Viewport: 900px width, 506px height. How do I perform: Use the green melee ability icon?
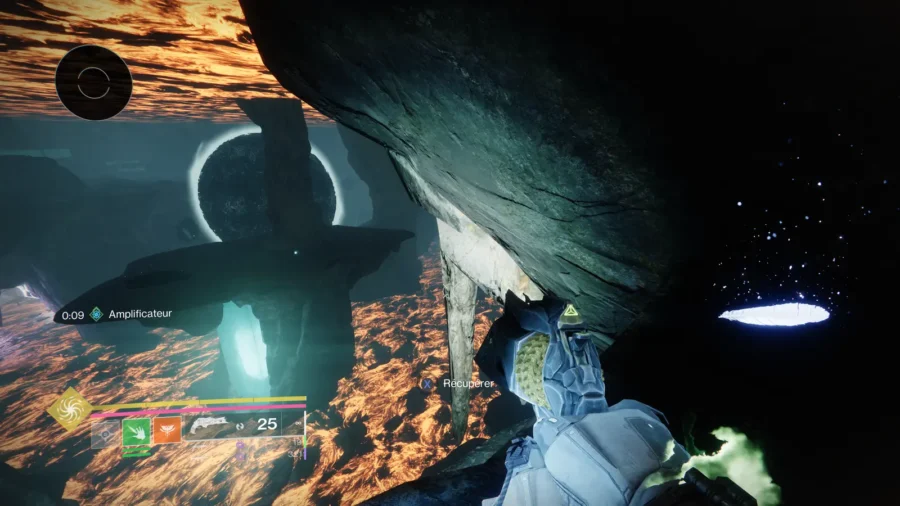pyautogui.click(x=136, y=432)
